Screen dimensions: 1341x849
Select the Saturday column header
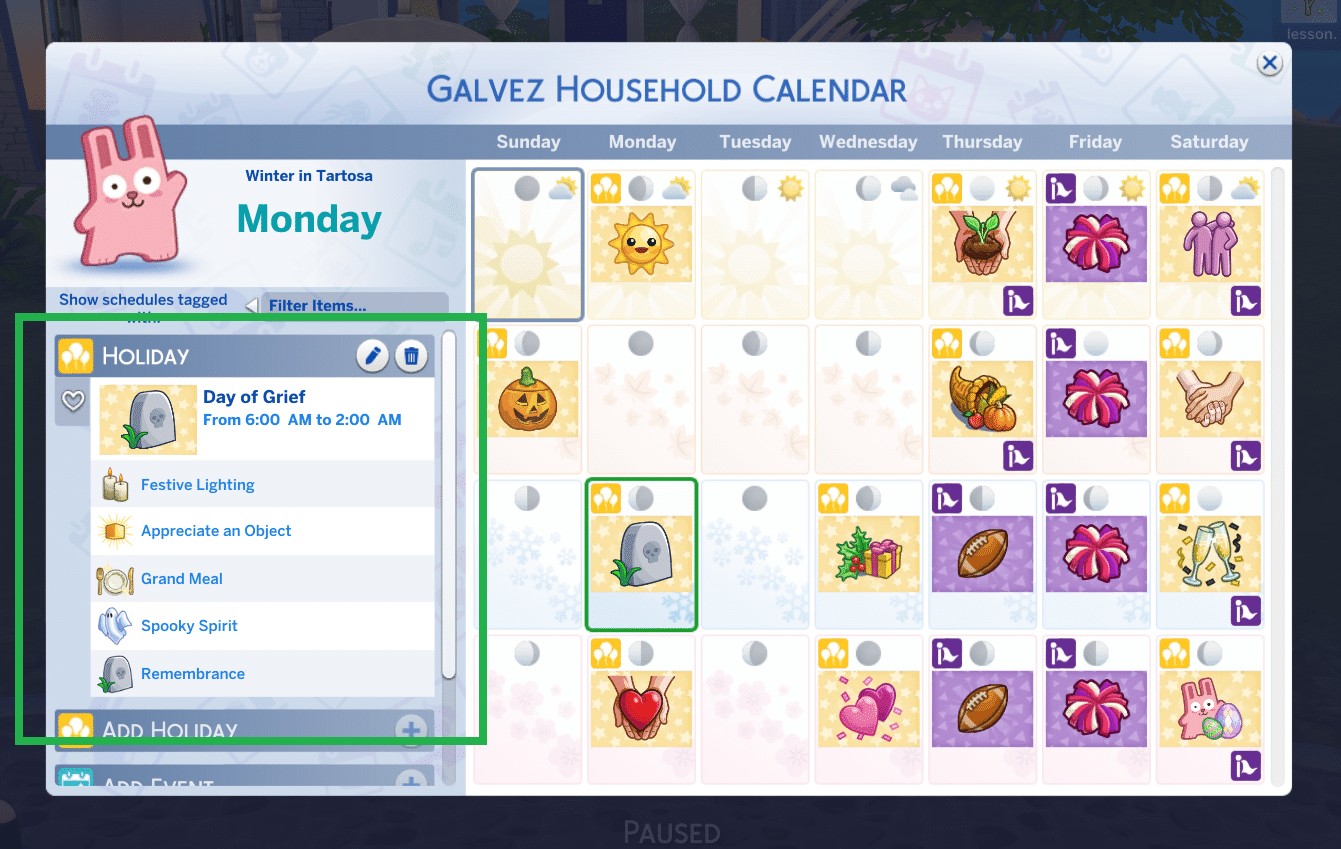[x=1209, y=141]
